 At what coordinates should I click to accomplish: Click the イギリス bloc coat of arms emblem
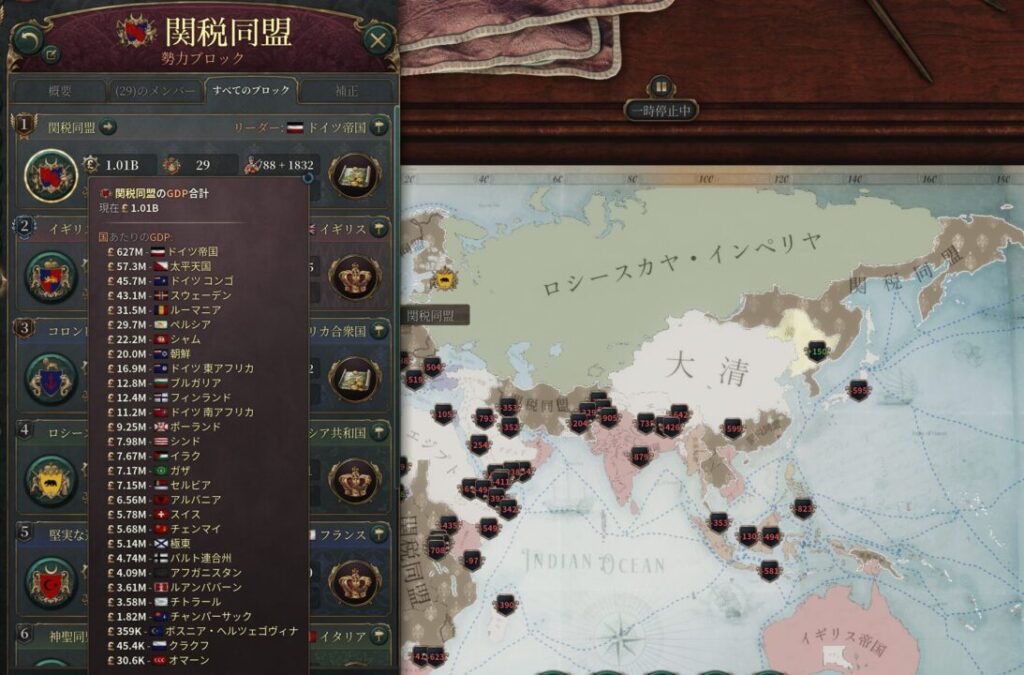click(x=51, y=277)
